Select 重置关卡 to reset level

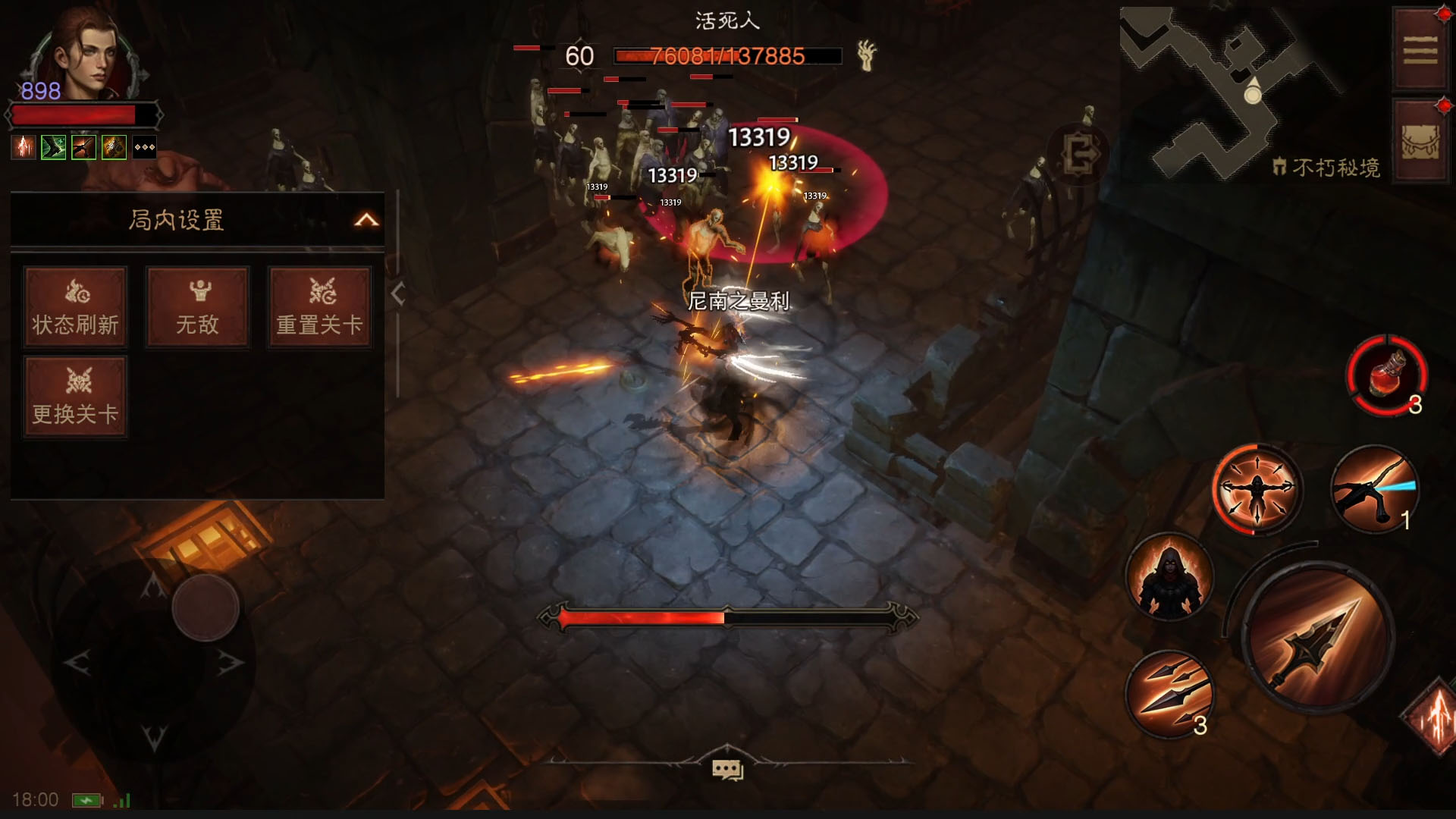point(319,307)
